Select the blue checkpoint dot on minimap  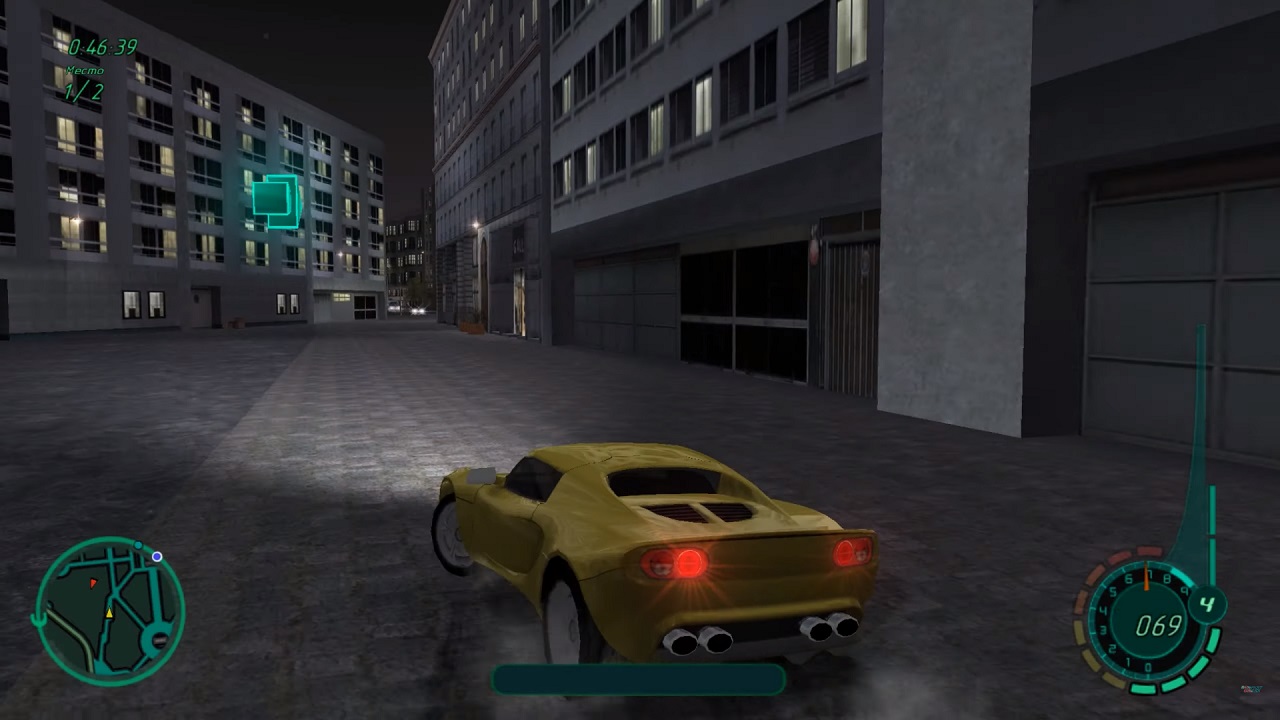point(157,557)
